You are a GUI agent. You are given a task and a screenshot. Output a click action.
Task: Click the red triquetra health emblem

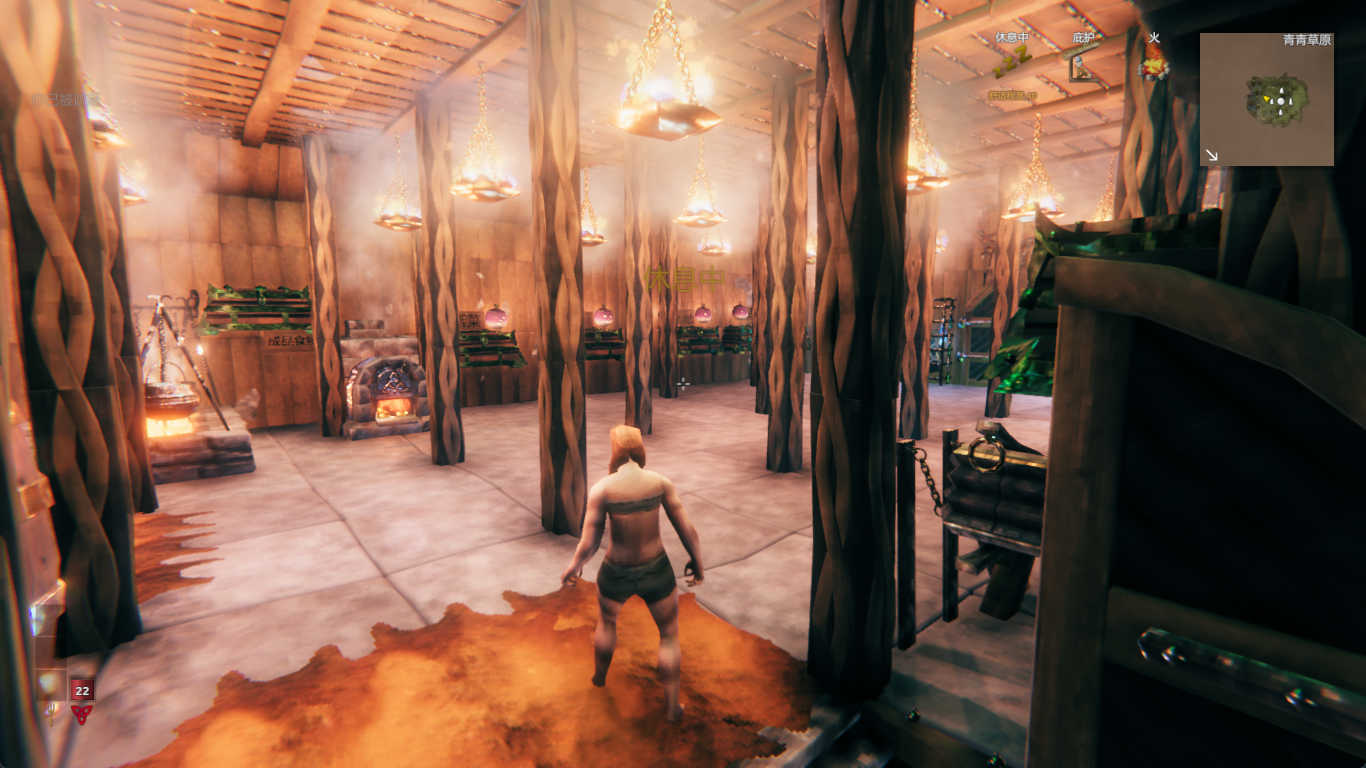pos(81,714)
